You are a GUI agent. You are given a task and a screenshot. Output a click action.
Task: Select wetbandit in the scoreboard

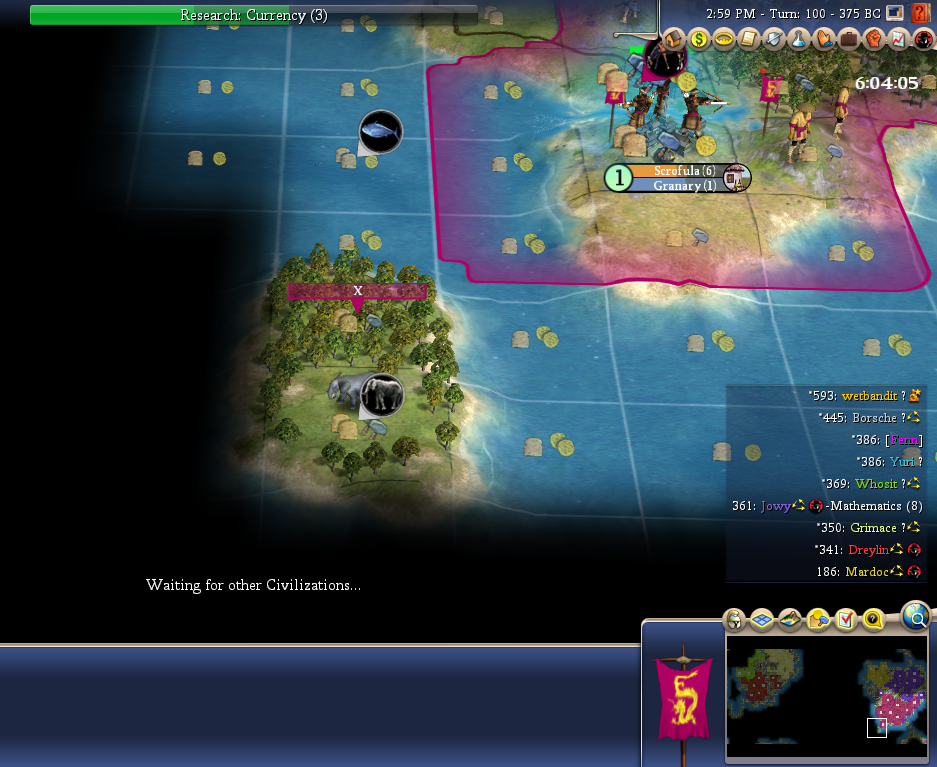(869, 396)
